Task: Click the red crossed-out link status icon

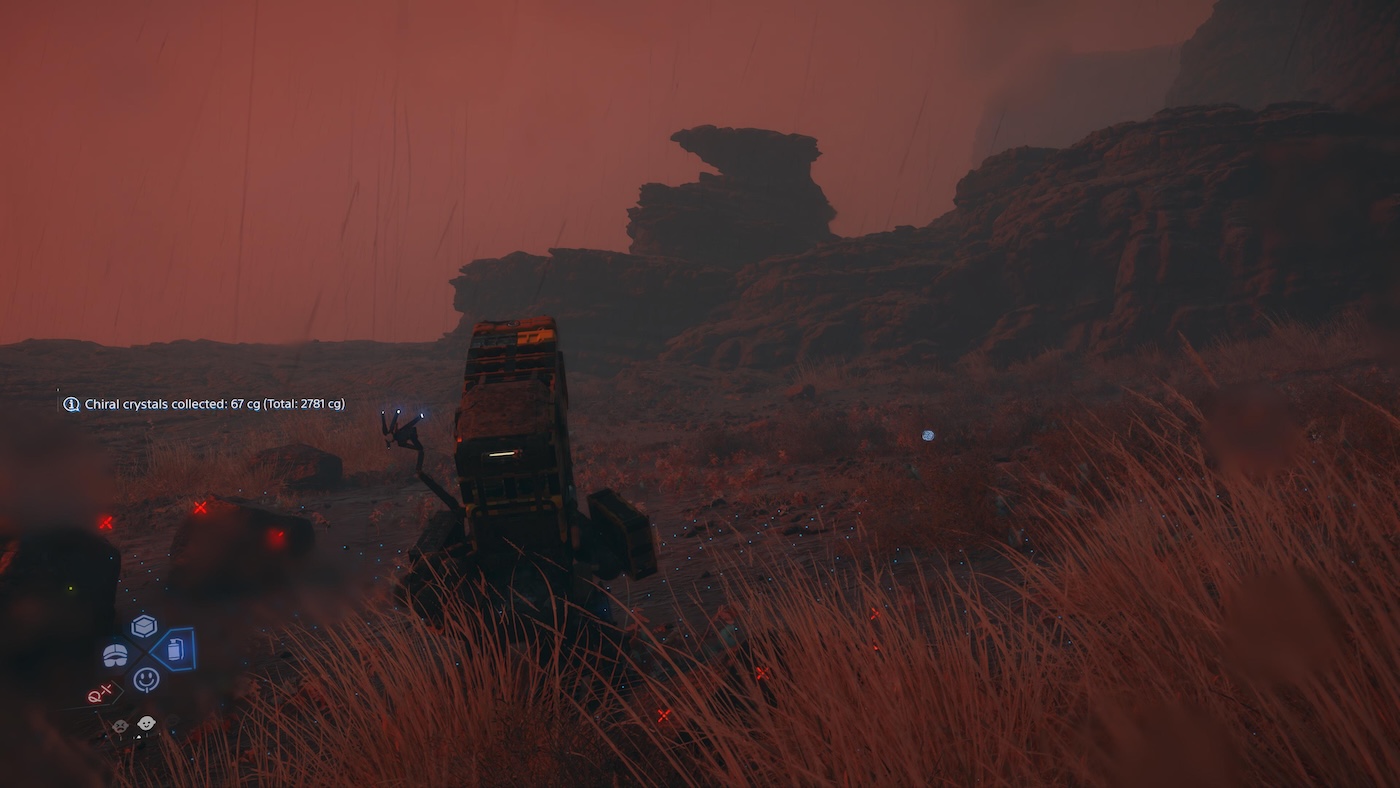Action: [100, 693]
